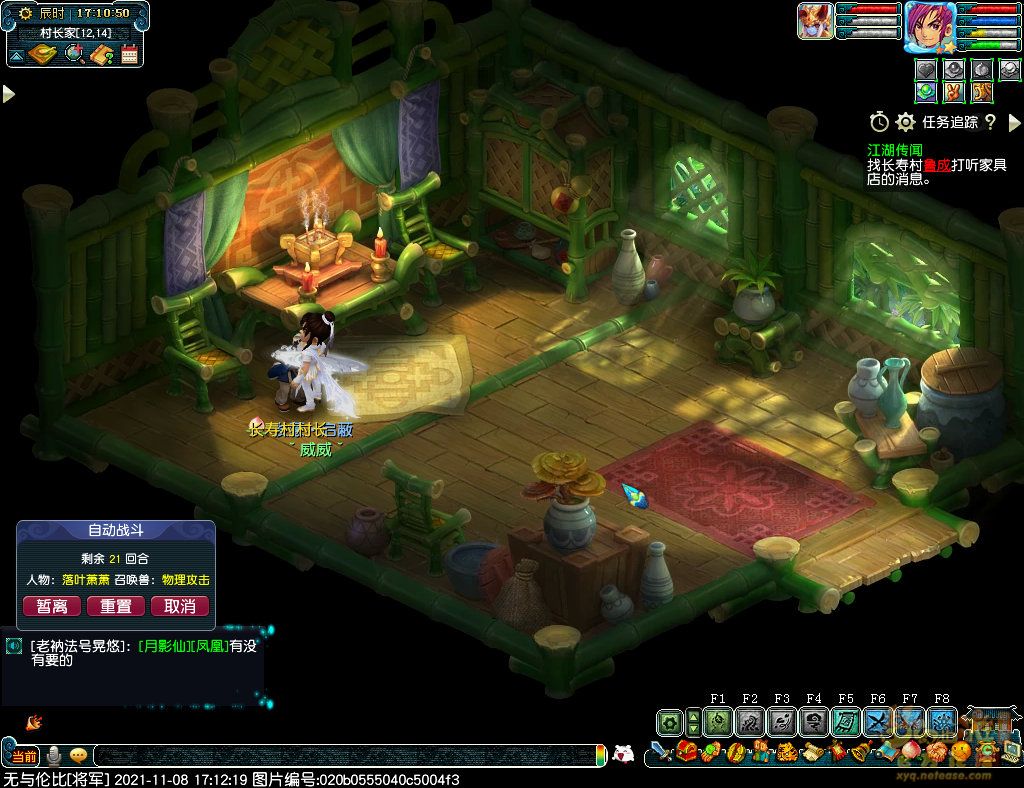Open the calendar icon under the location name

tap(129, 54)
